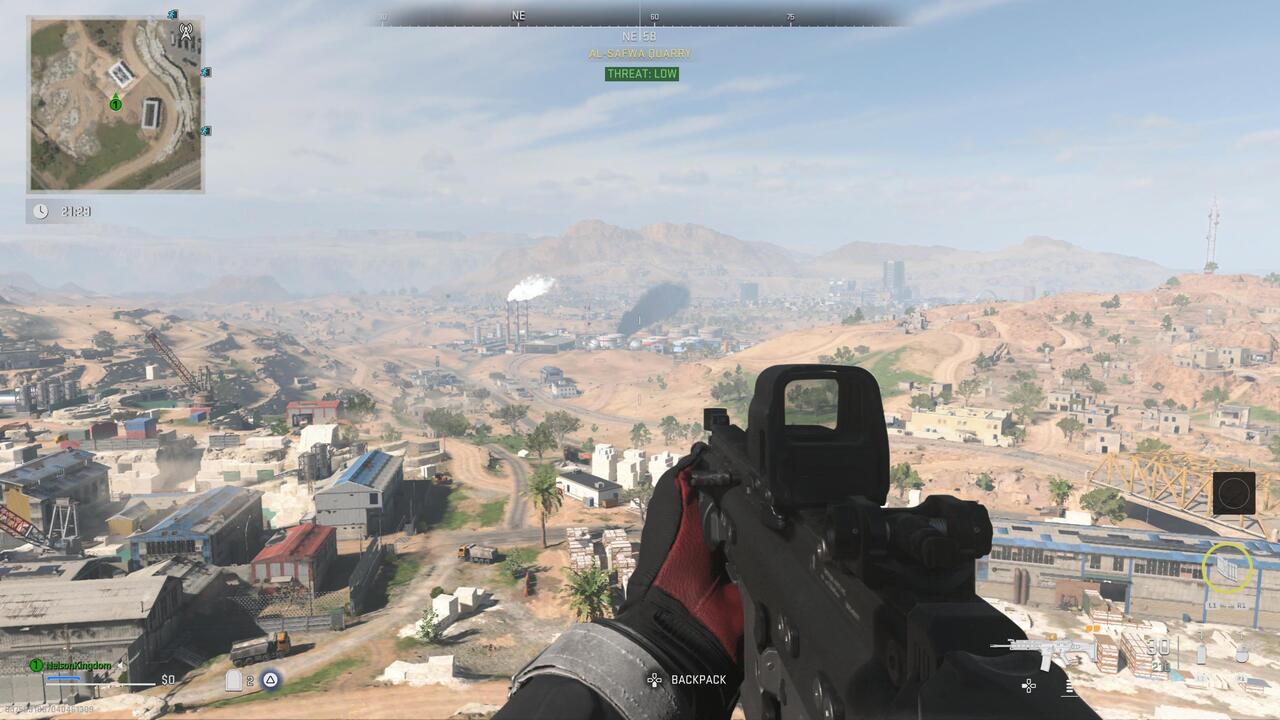Select the armor plate icon near the money counter

[x=235, y=678]
